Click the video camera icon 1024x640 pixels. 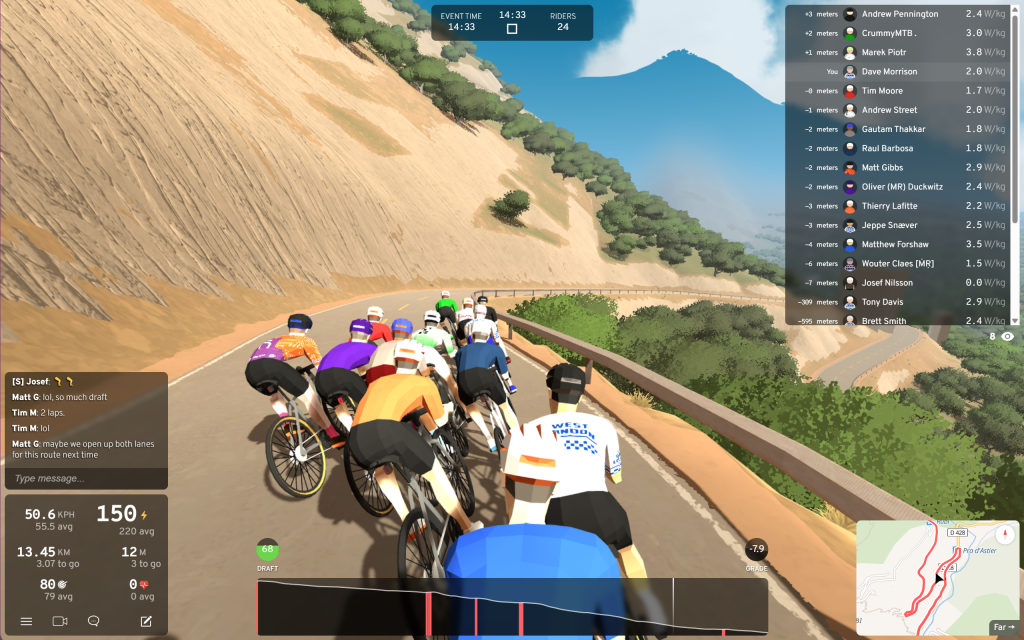pos(59,621)
